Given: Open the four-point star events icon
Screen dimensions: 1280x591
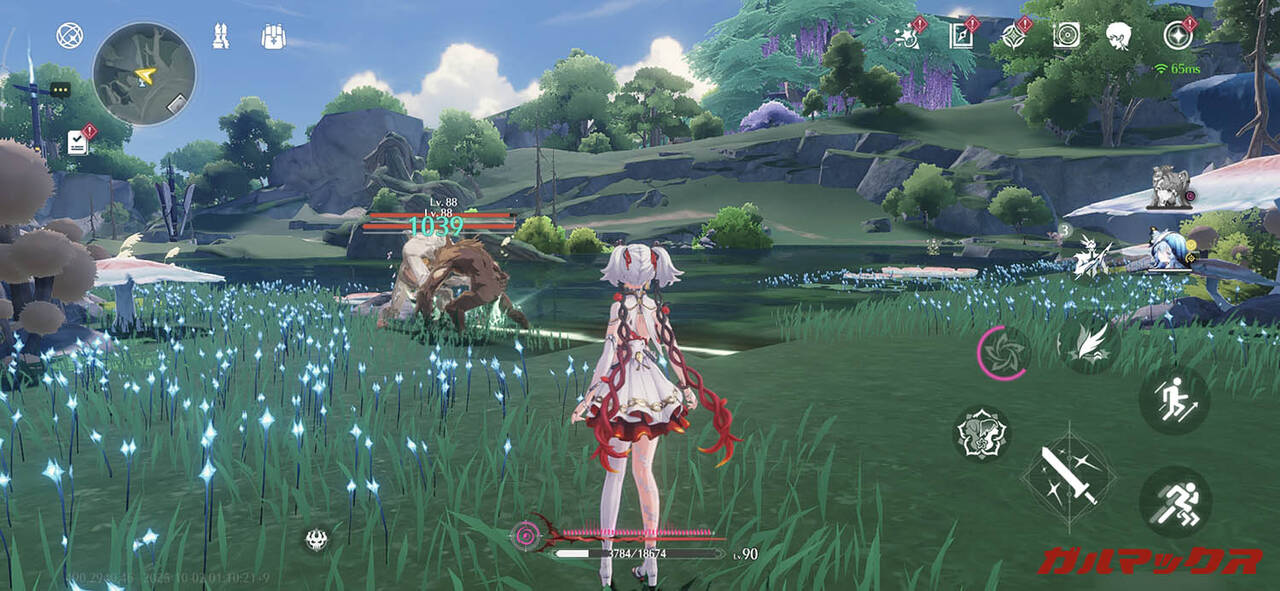Looking at the screenshot, I should pos(1013,36).
